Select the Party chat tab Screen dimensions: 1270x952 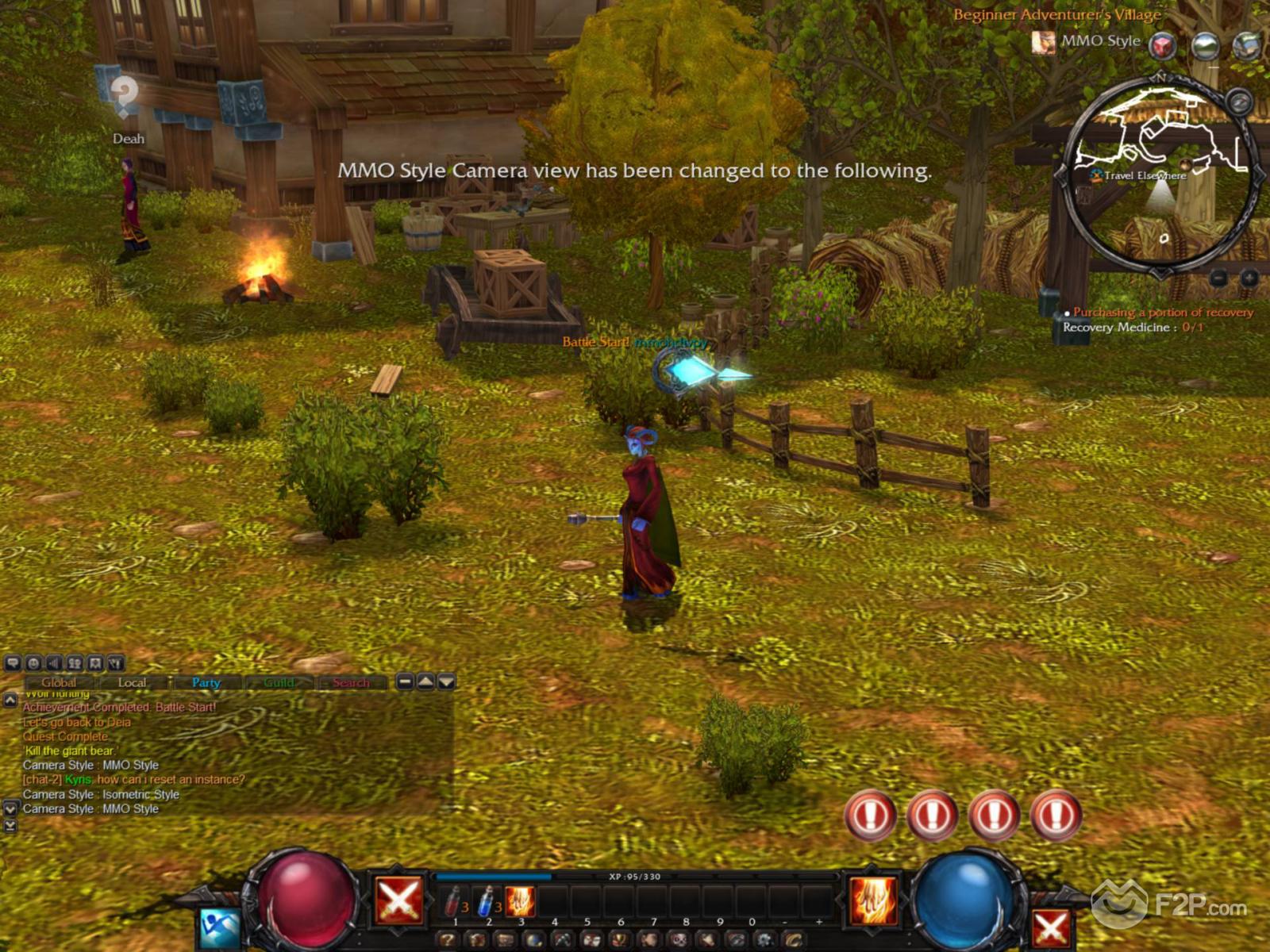tap(206, 682)
